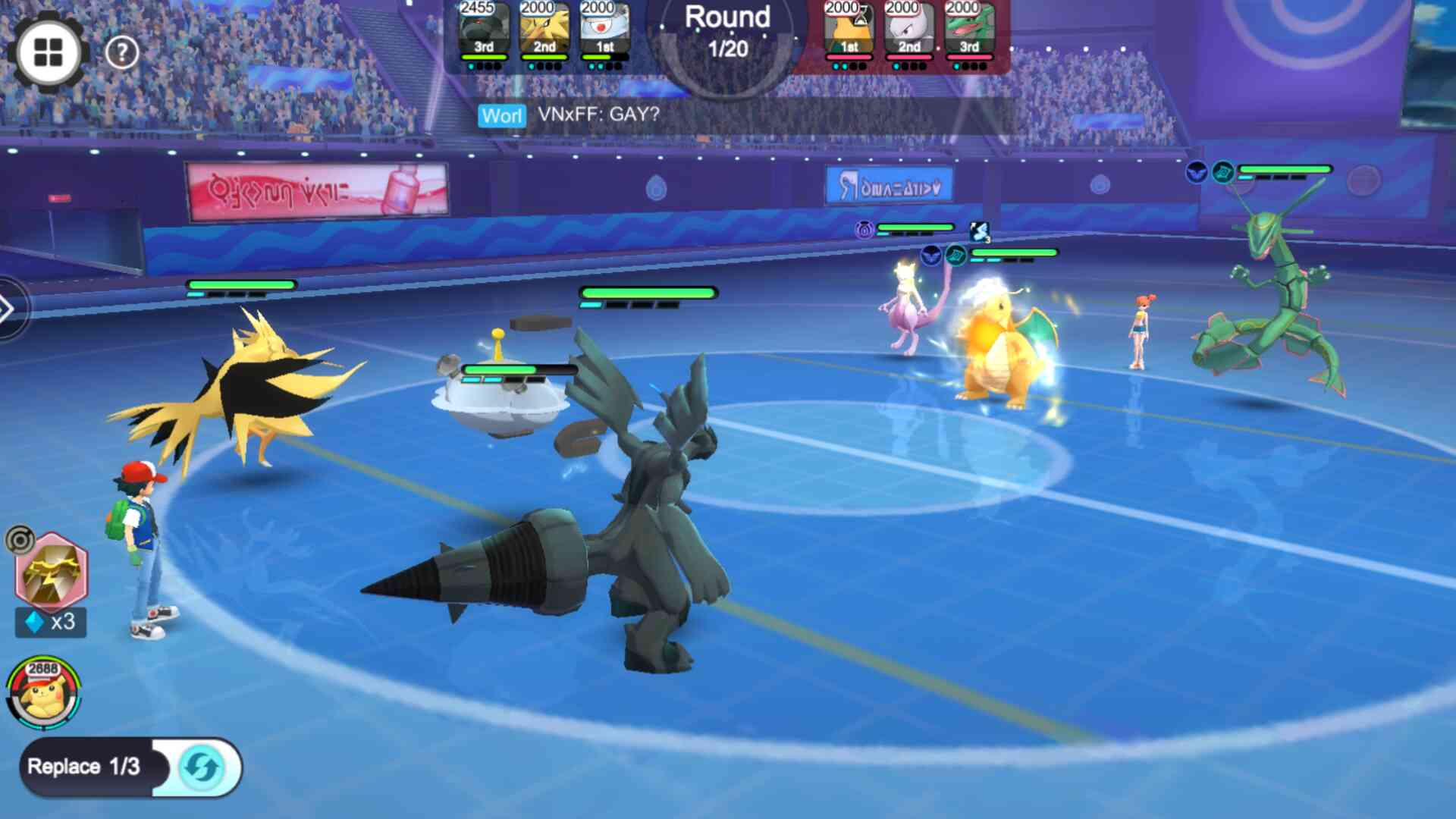The height and width of the screenshot is (819, 1456).
Task: Select the 2455 power 3rd-slot team portrait
Action: (x=483, y=30)
